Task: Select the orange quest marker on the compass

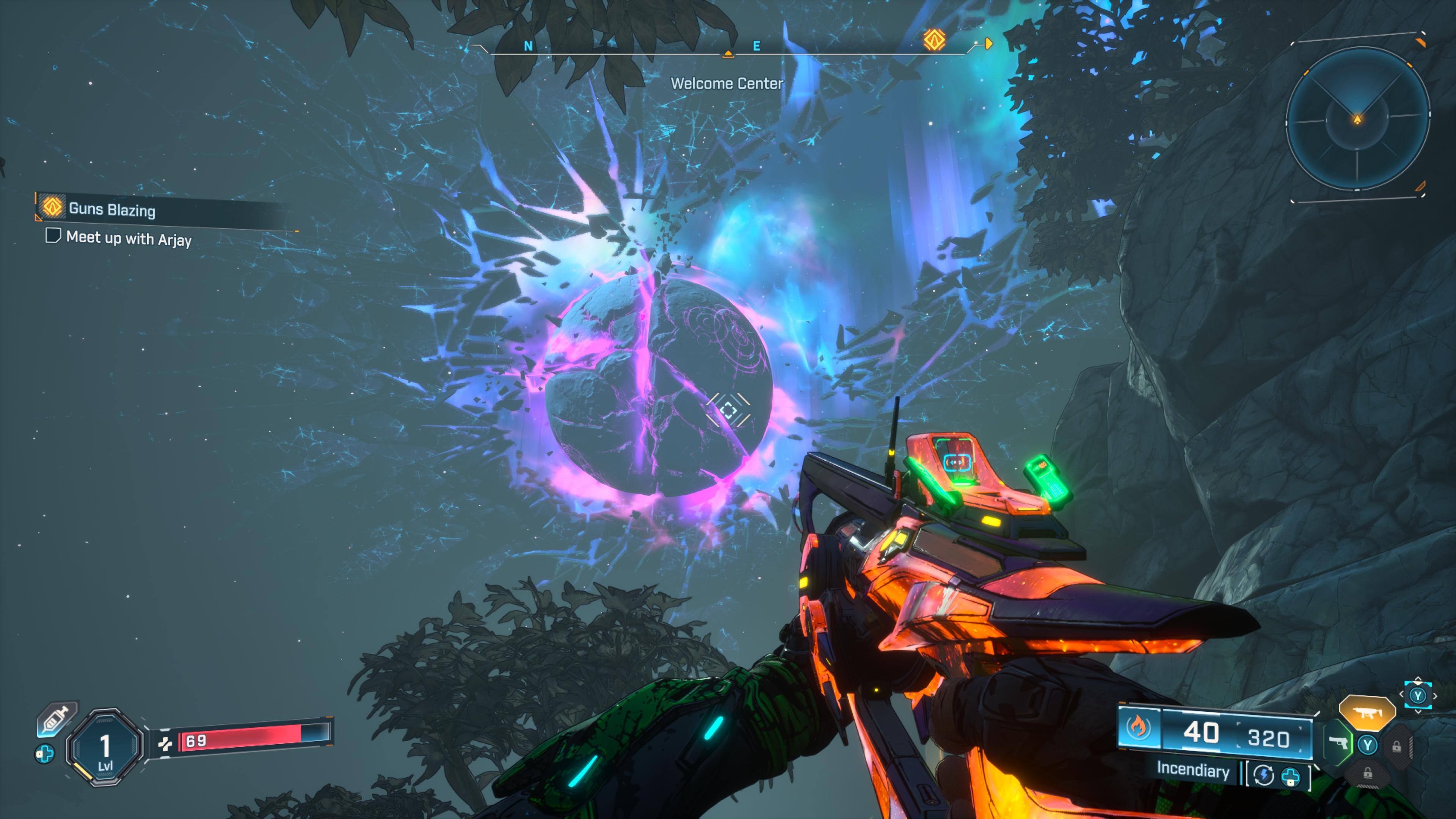Action: (x=934, y=40)
